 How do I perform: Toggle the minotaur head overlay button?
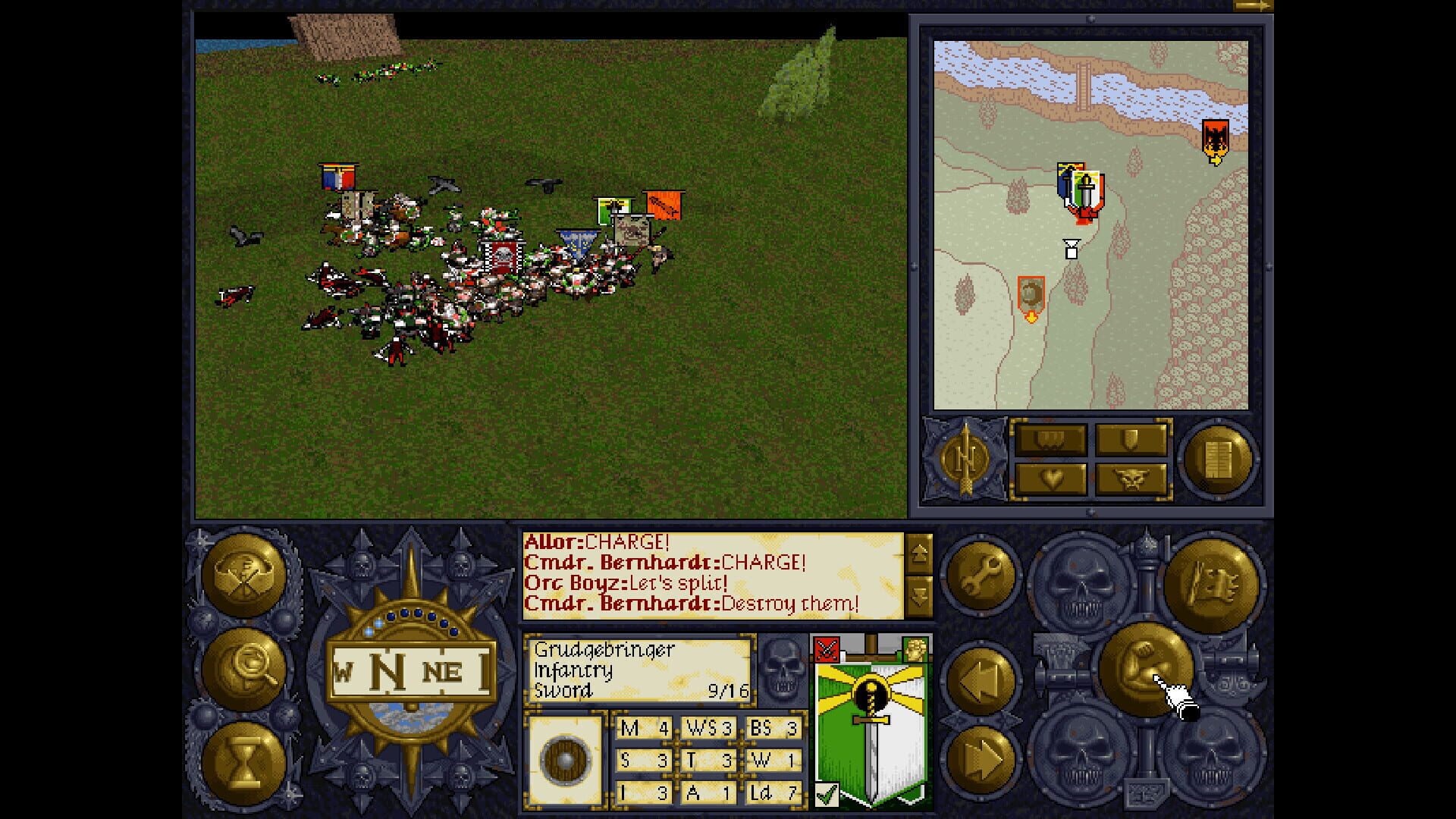[1130, 479]
